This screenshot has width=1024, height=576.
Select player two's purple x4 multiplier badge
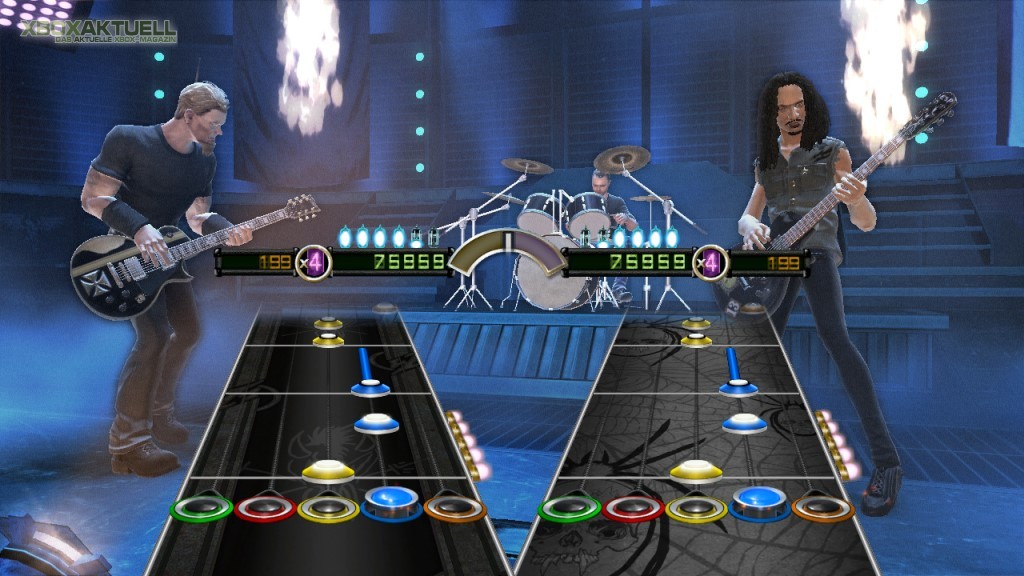(x=710, y=263)
